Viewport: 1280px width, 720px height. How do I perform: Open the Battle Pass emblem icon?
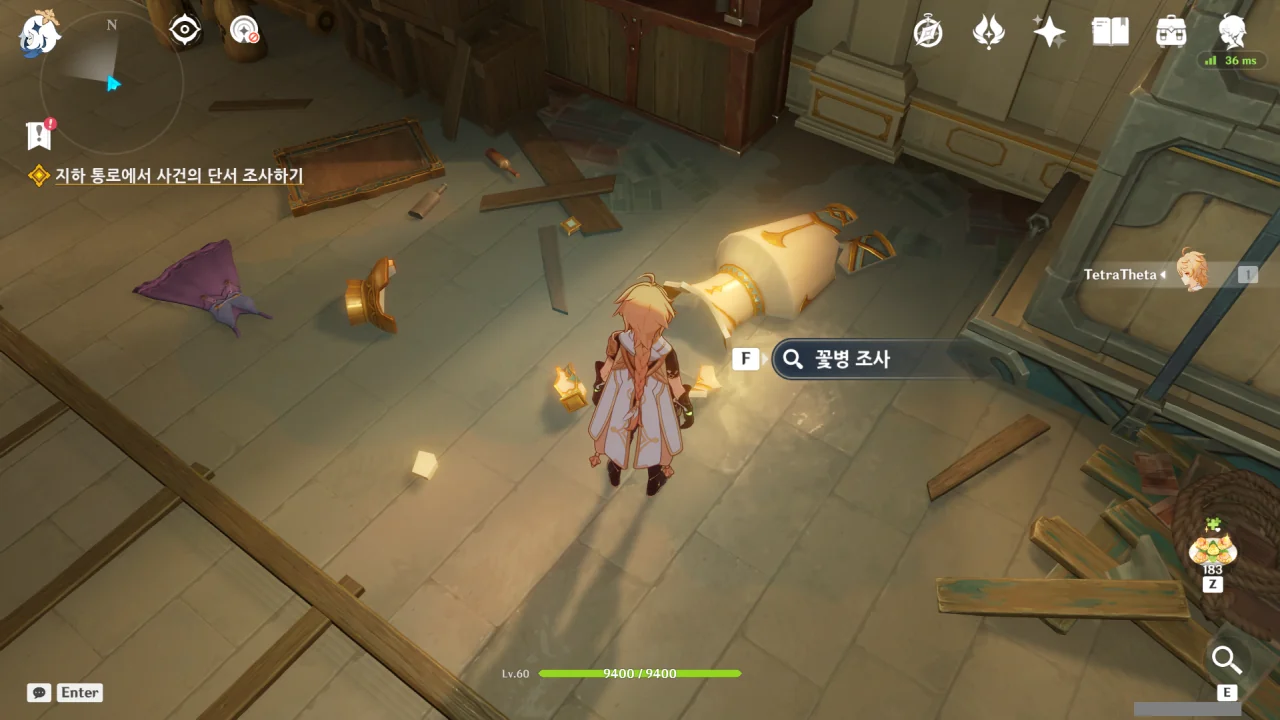click(x=988, y=32)
